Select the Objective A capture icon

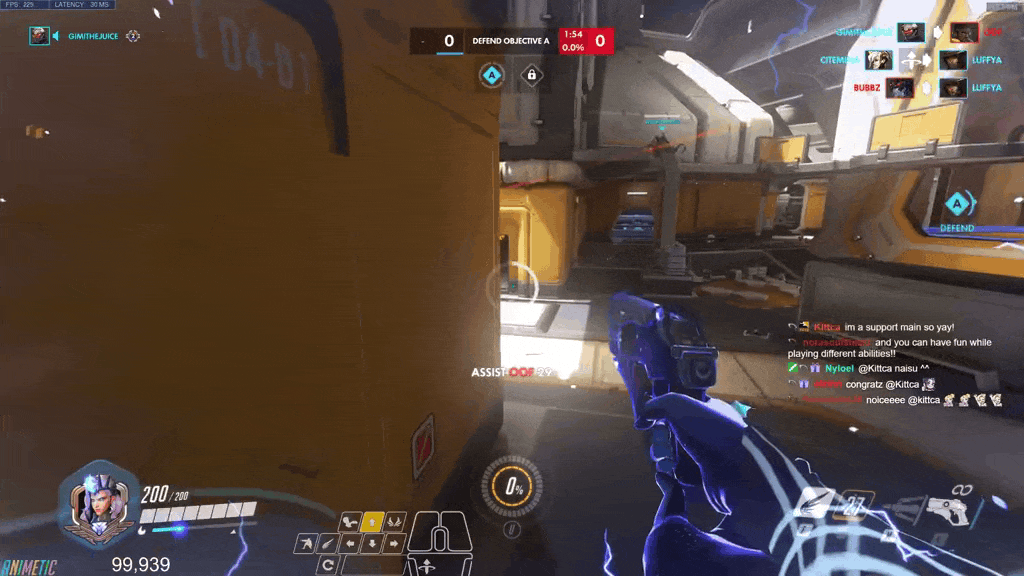point(491,75)
